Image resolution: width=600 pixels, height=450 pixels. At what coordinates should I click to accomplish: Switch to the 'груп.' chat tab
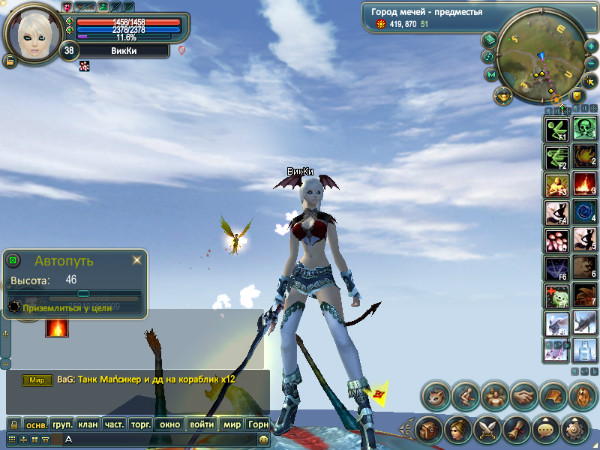pos(63,424)
